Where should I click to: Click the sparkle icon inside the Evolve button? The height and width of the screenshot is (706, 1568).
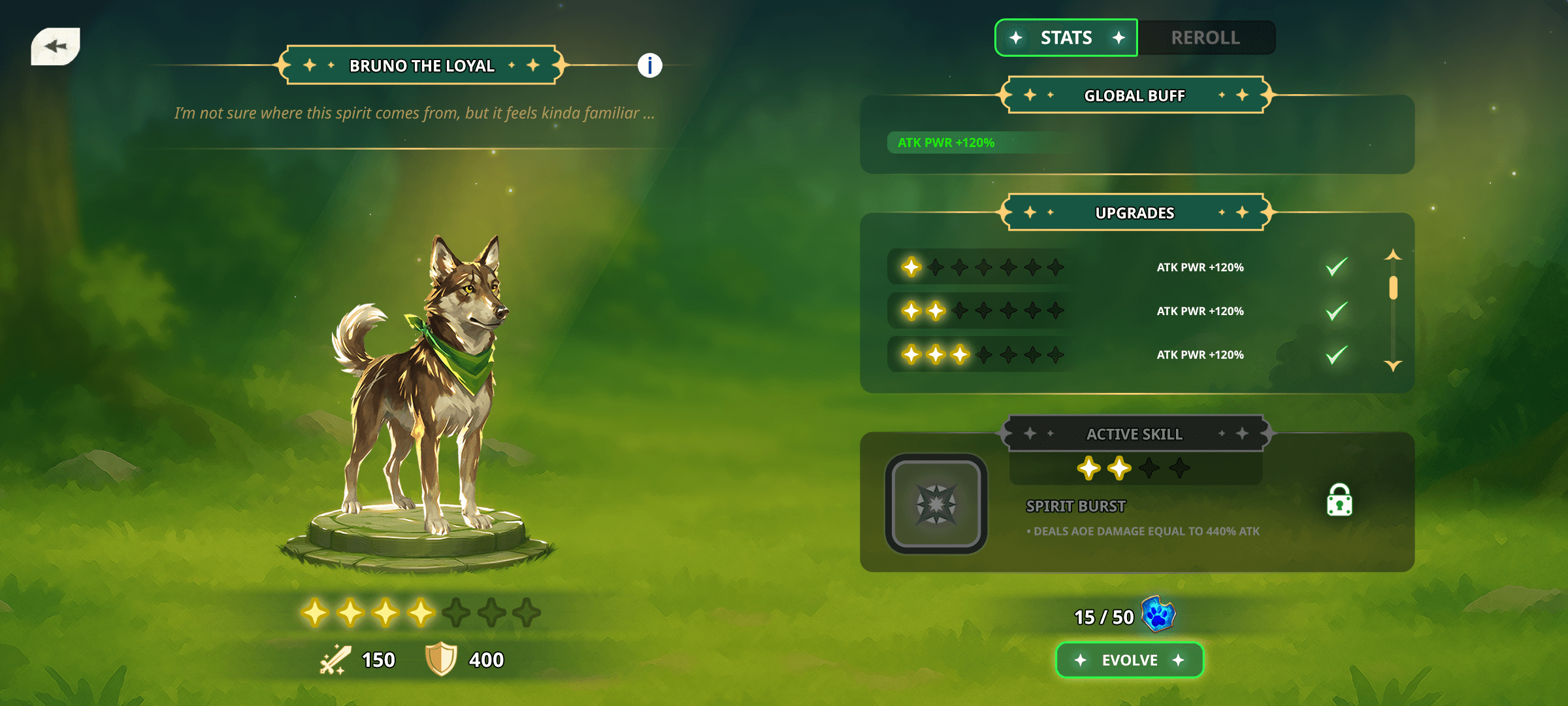pos(1081,660)
